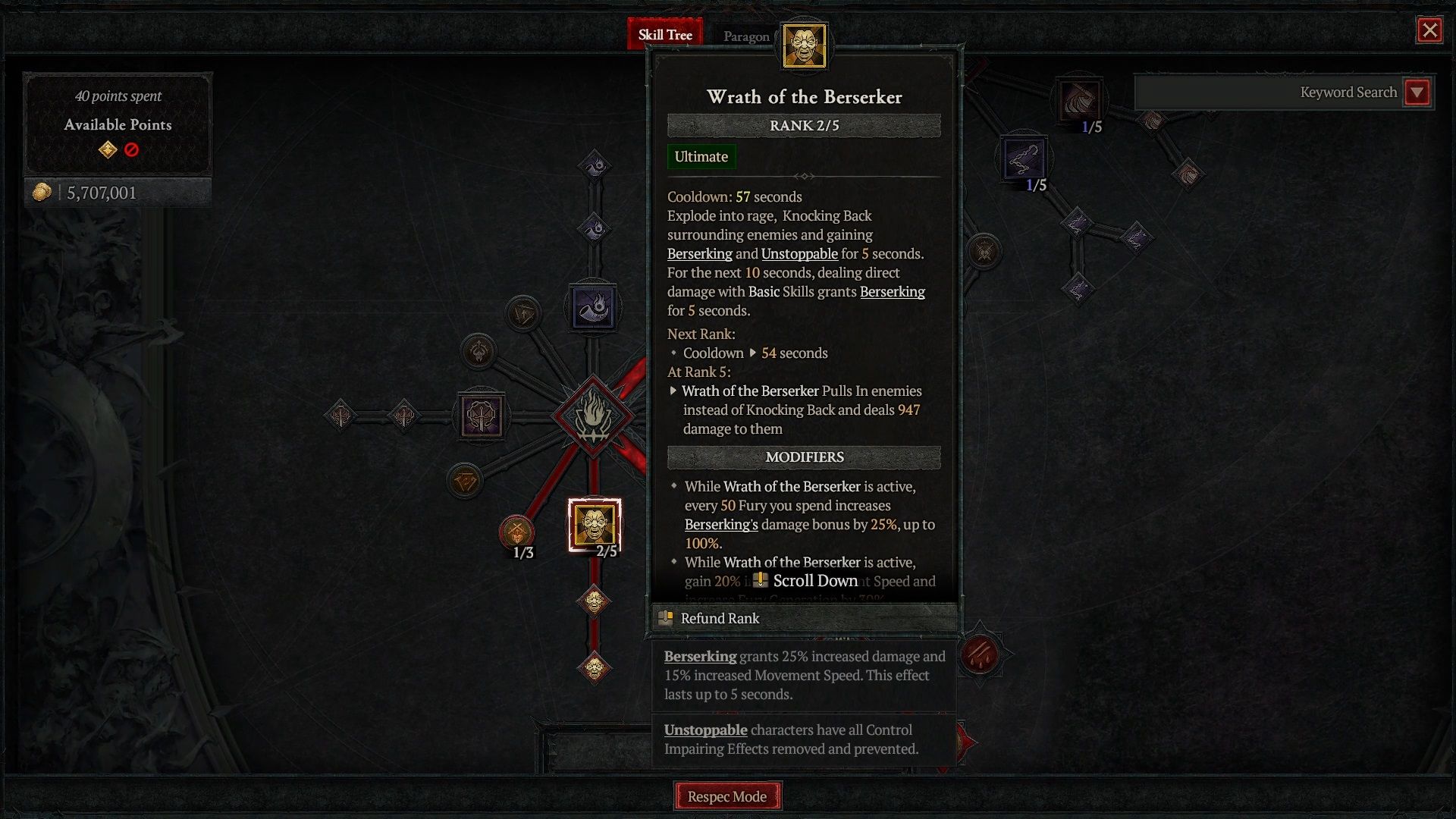Switch to the Skill Tree tab
Viewport: 1456px width, 819px height.
pyautogui.click(x=665, y=35)
